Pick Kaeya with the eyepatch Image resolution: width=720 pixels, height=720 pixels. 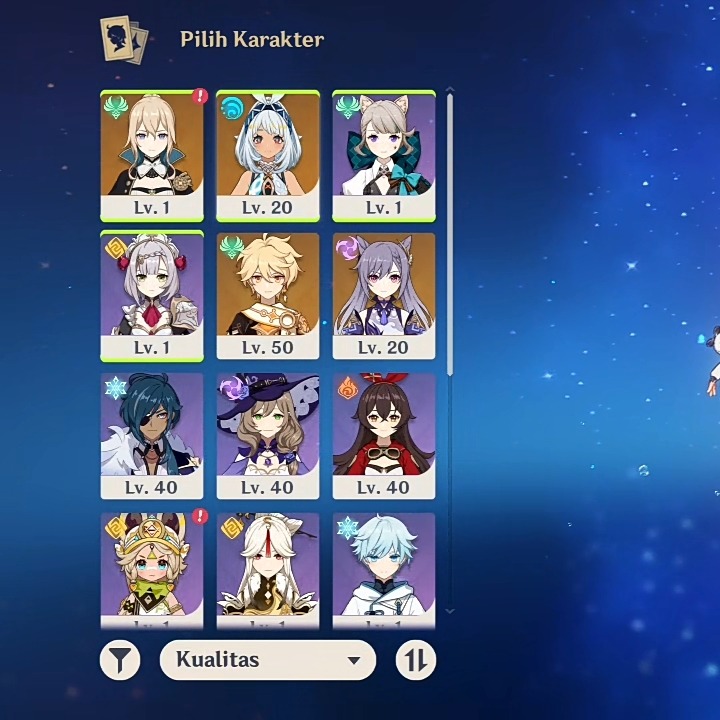152,435
